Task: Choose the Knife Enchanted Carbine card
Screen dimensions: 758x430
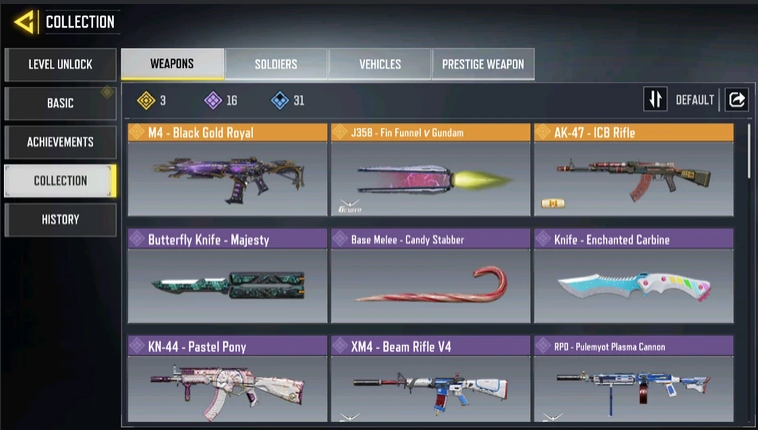Action: pyautogui.click(x=633, y=276)
